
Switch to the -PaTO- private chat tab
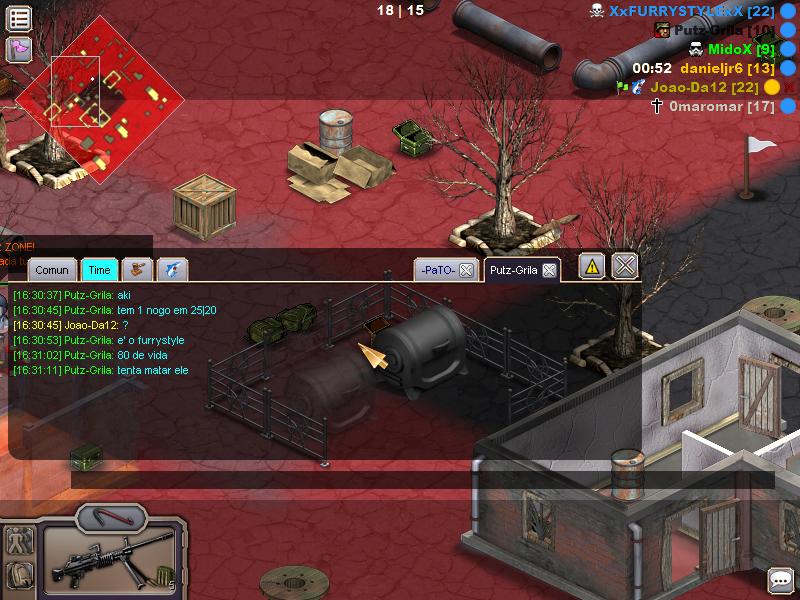[438, 270]
